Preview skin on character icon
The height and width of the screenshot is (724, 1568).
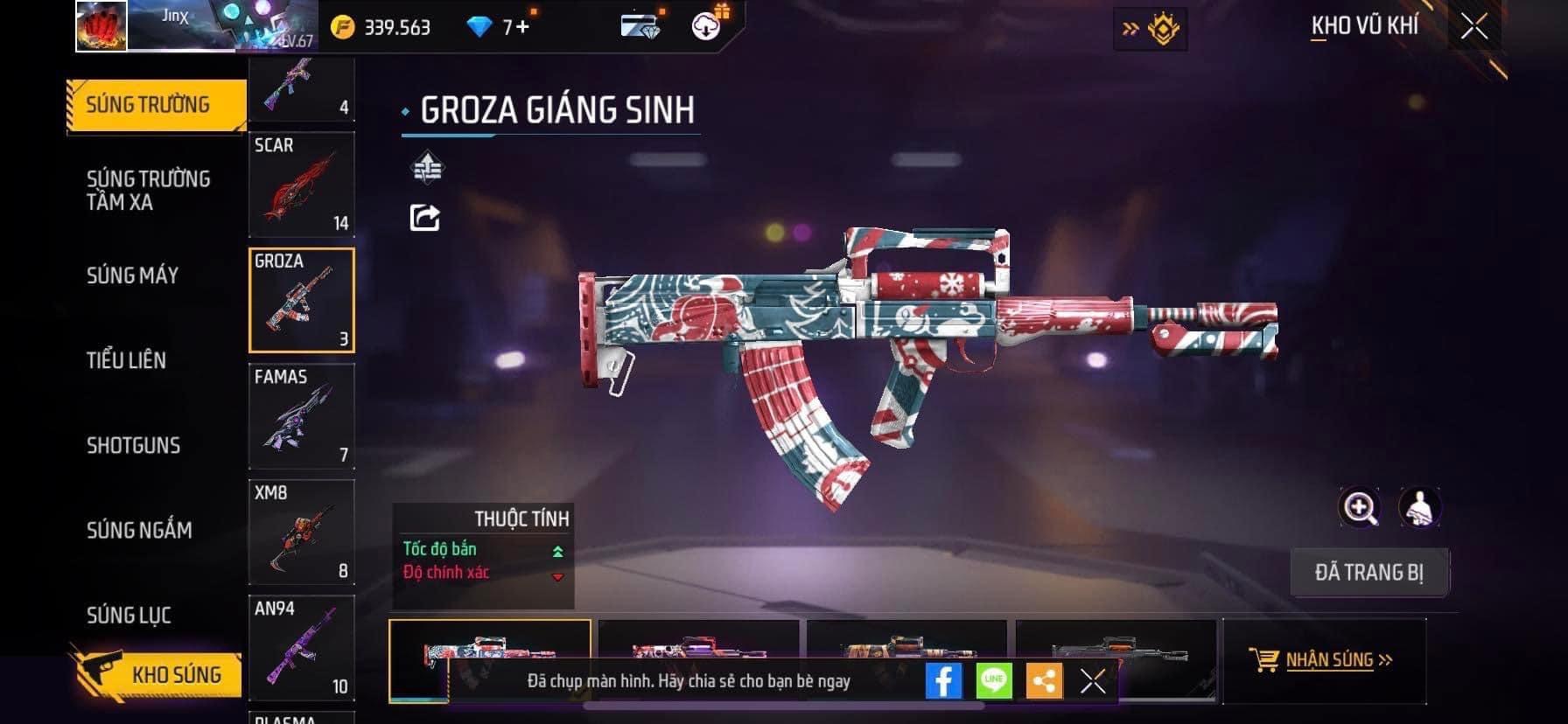coord(1419,507)
